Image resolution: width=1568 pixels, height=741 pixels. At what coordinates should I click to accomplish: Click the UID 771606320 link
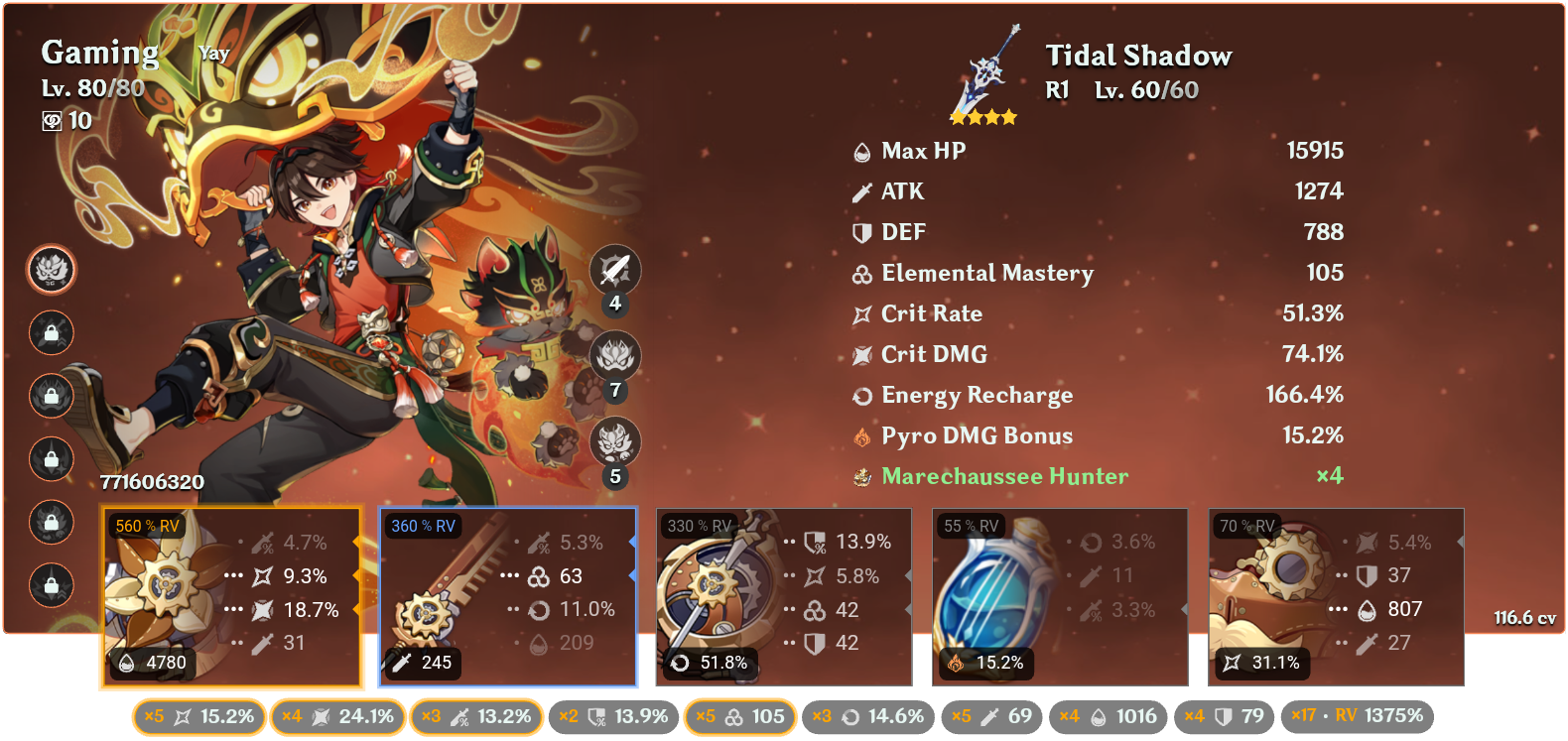[154, 481]
